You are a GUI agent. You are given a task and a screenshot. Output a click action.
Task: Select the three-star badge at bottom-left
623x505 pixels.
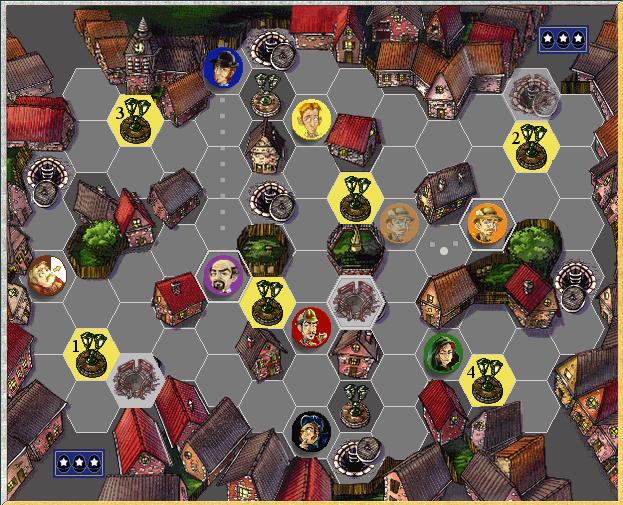pyautogui.click(x=78, y=463)
